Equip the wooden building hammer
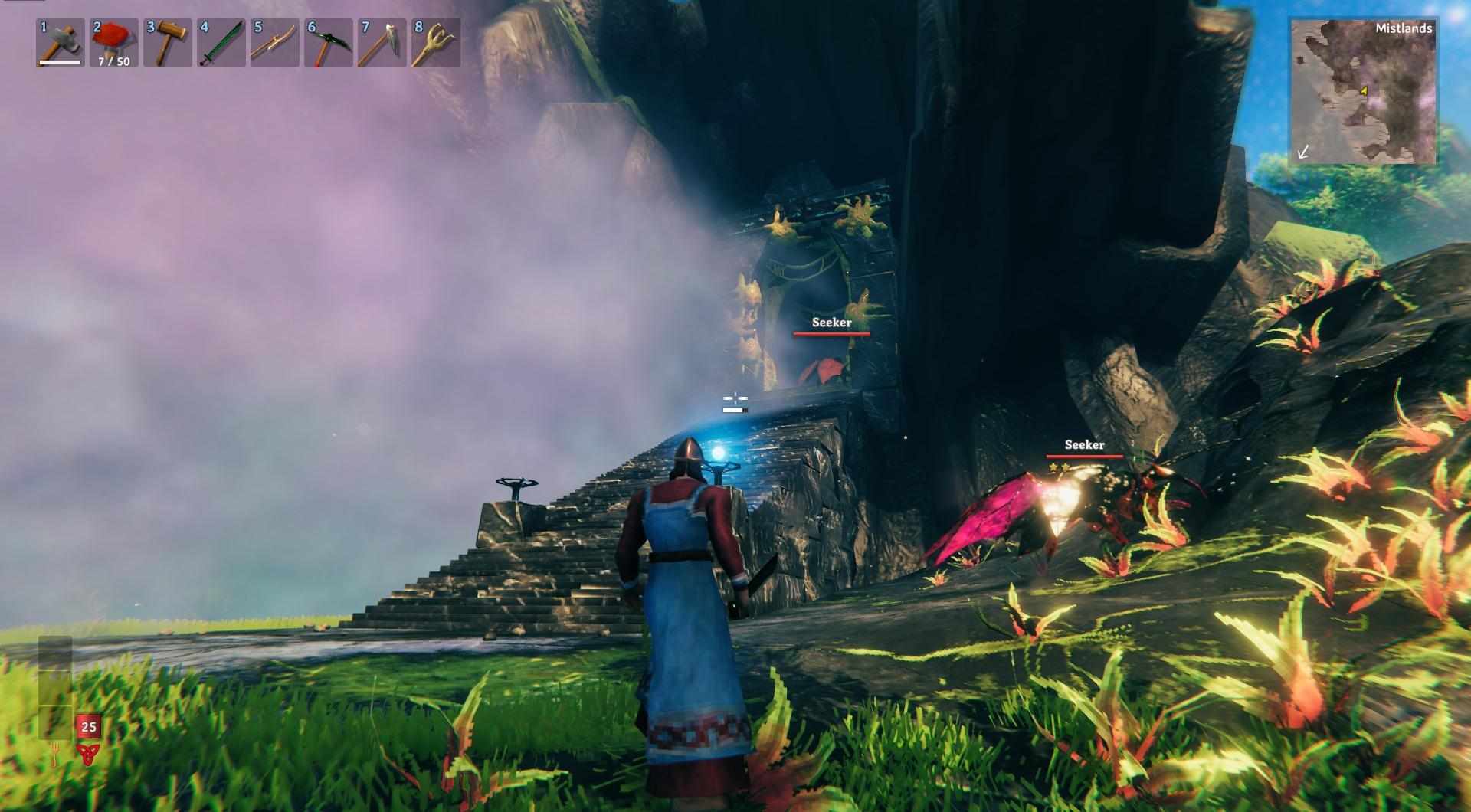This screenshot has width=1471, height=812. (x=168, y=43)
